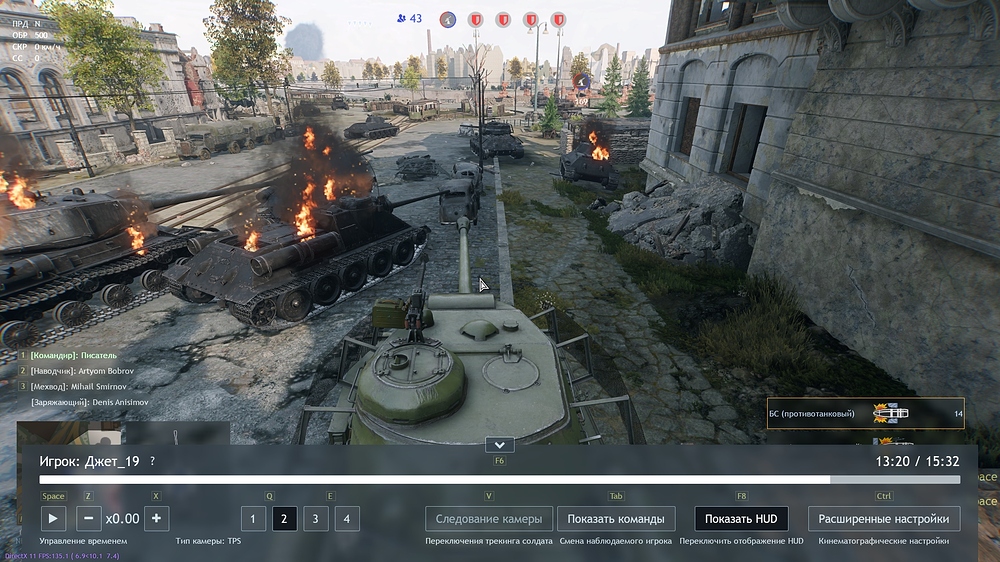Select camera type 1
The height and width of the screenshot is (562, 1000).
[x=253, y=518]
